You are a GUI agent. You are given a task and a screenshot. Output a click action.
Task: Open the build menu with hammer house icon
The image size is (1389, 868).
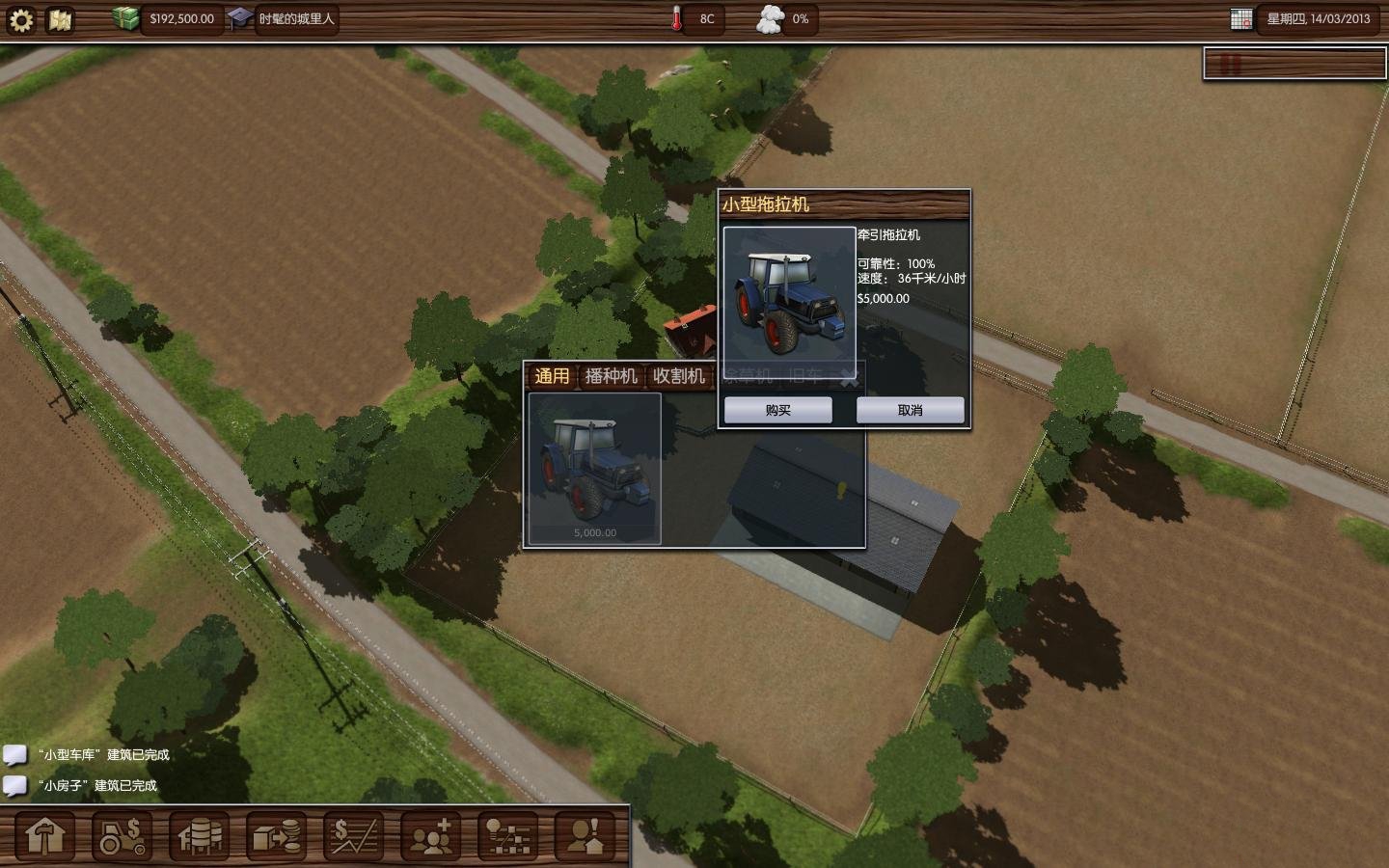[45, 836]
